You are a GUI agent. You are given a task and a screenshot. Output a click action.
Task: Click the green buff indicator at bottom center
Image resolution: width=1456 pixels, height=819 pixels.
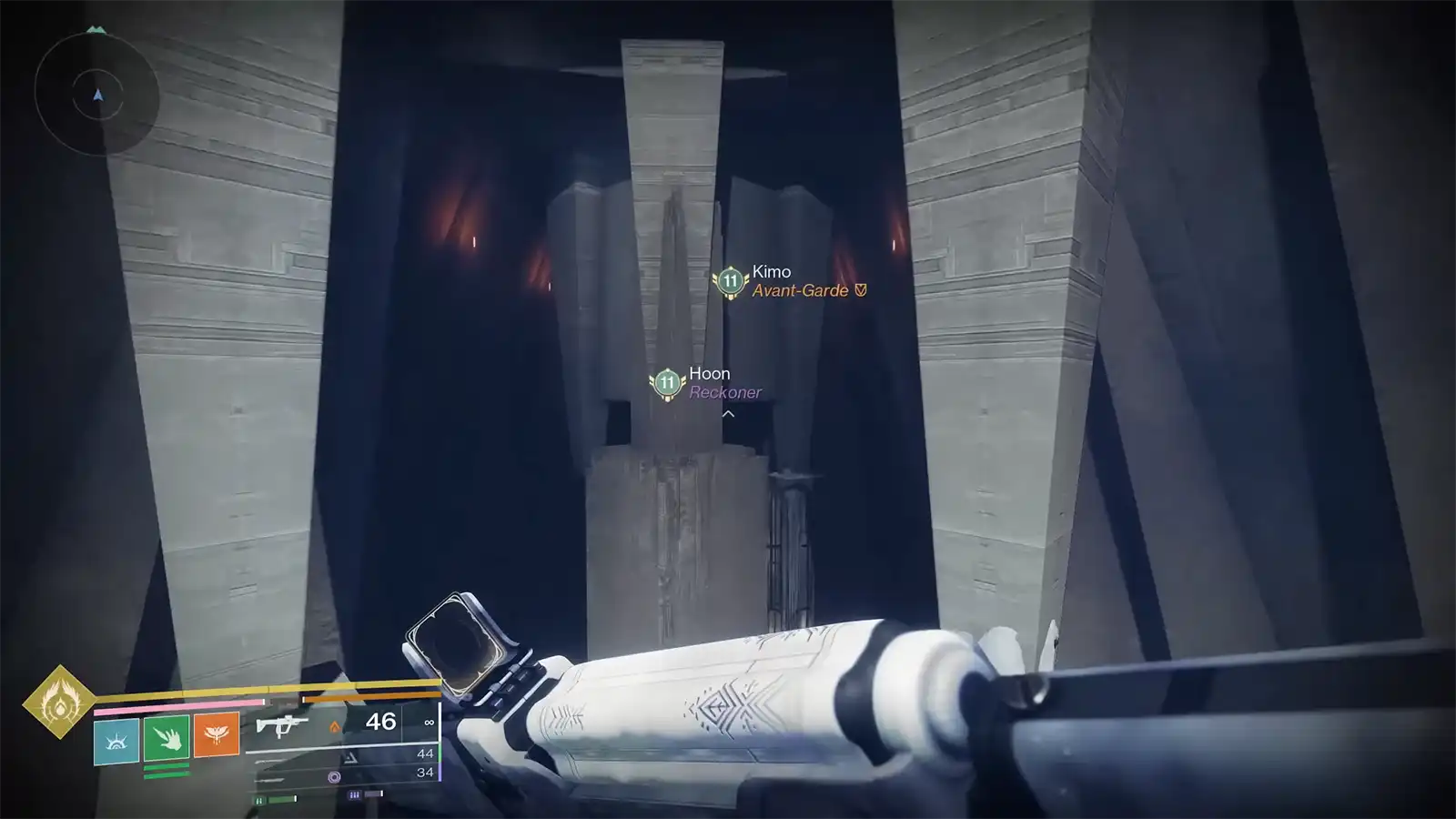[x=260, y=799]
